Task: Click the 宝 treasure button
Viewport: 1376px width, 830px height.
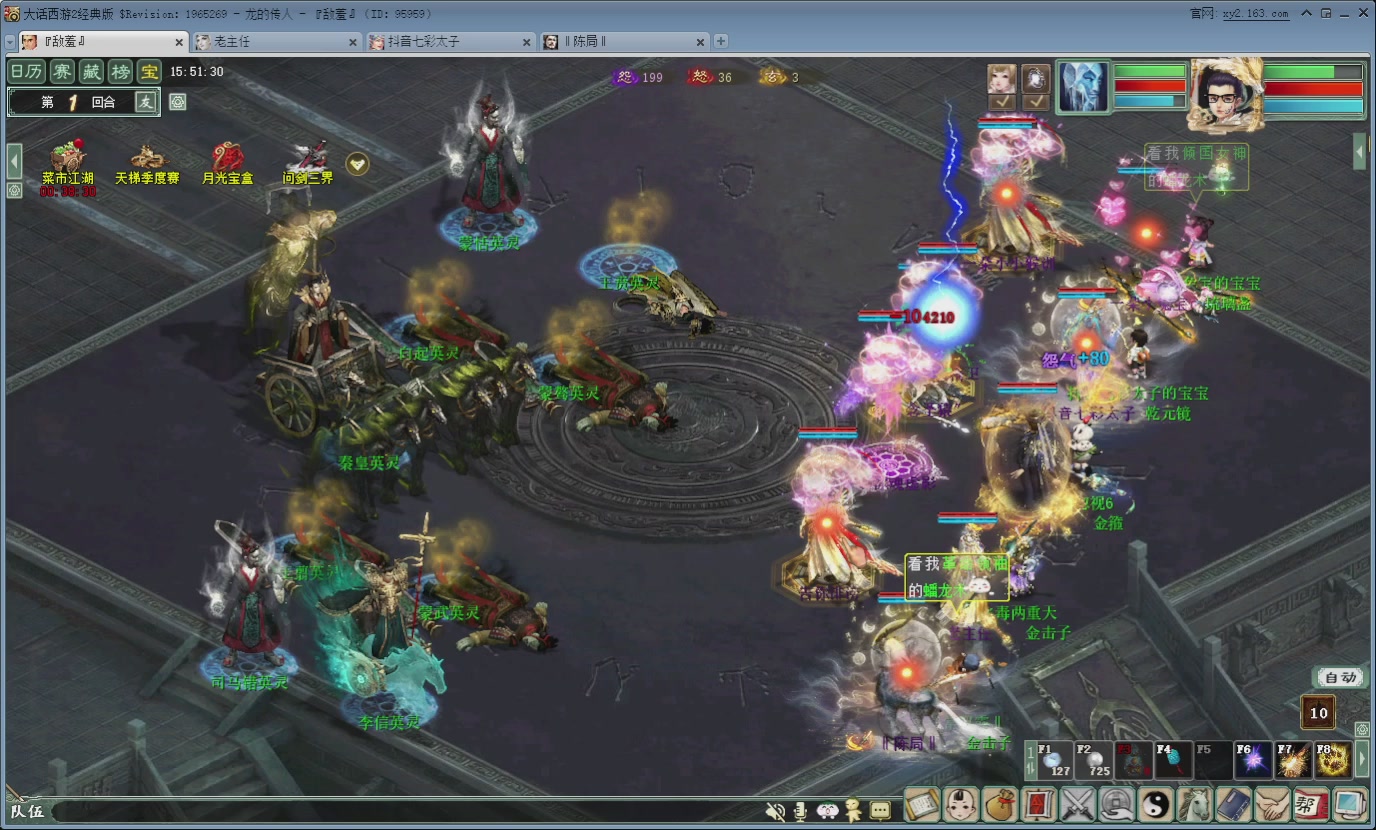Action: pyautogui.click(x=149, y=71)
